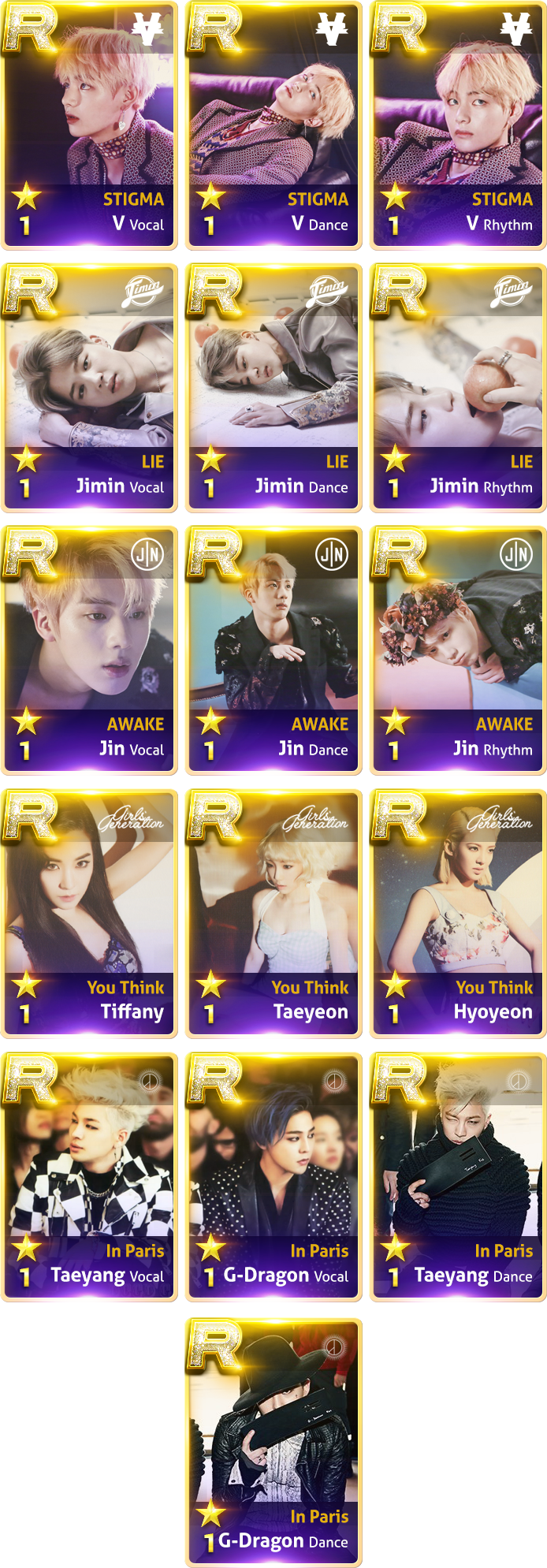Select the STIGMA V Vocal card
This screenshot has height=1568, width=547.
[x=89, y=125]
